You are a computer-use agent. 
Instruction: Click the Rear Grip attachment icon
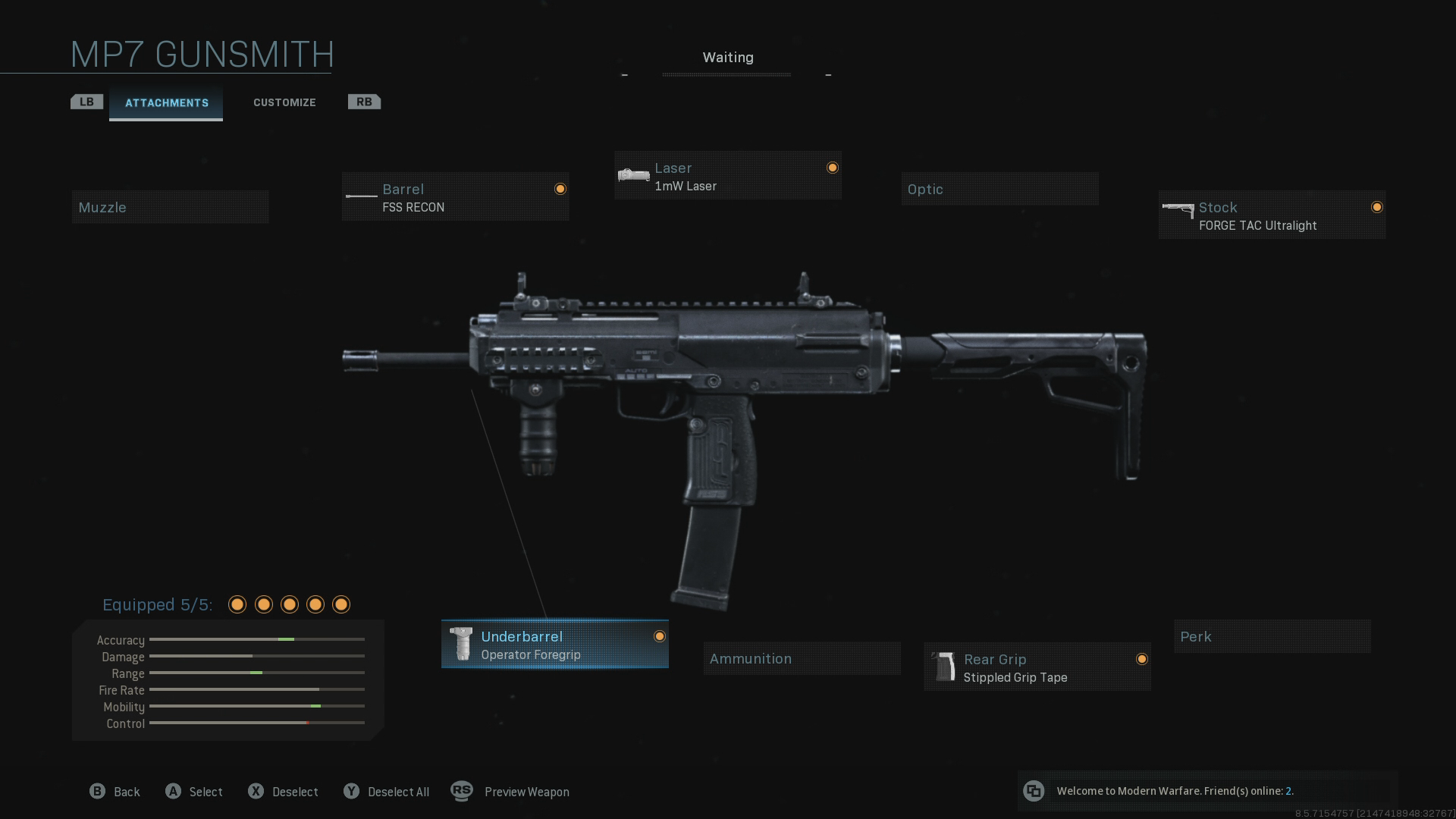(x=945, y=666)
